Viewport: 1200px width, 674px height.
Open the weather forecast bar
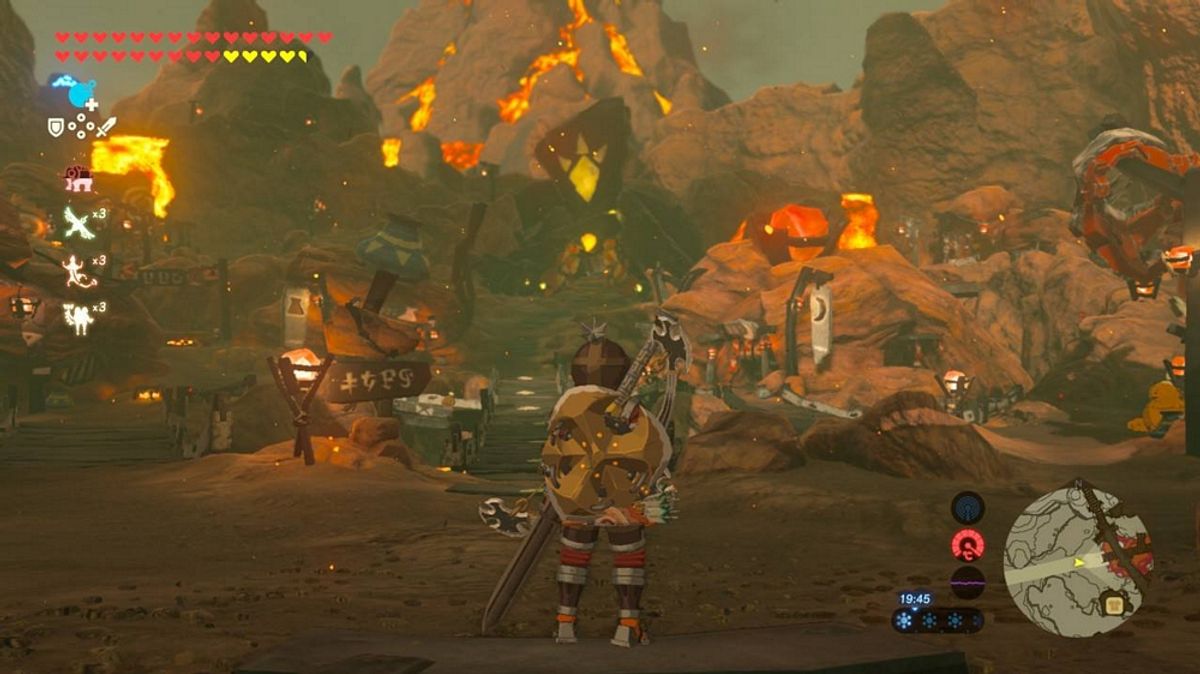pos(937,620)
